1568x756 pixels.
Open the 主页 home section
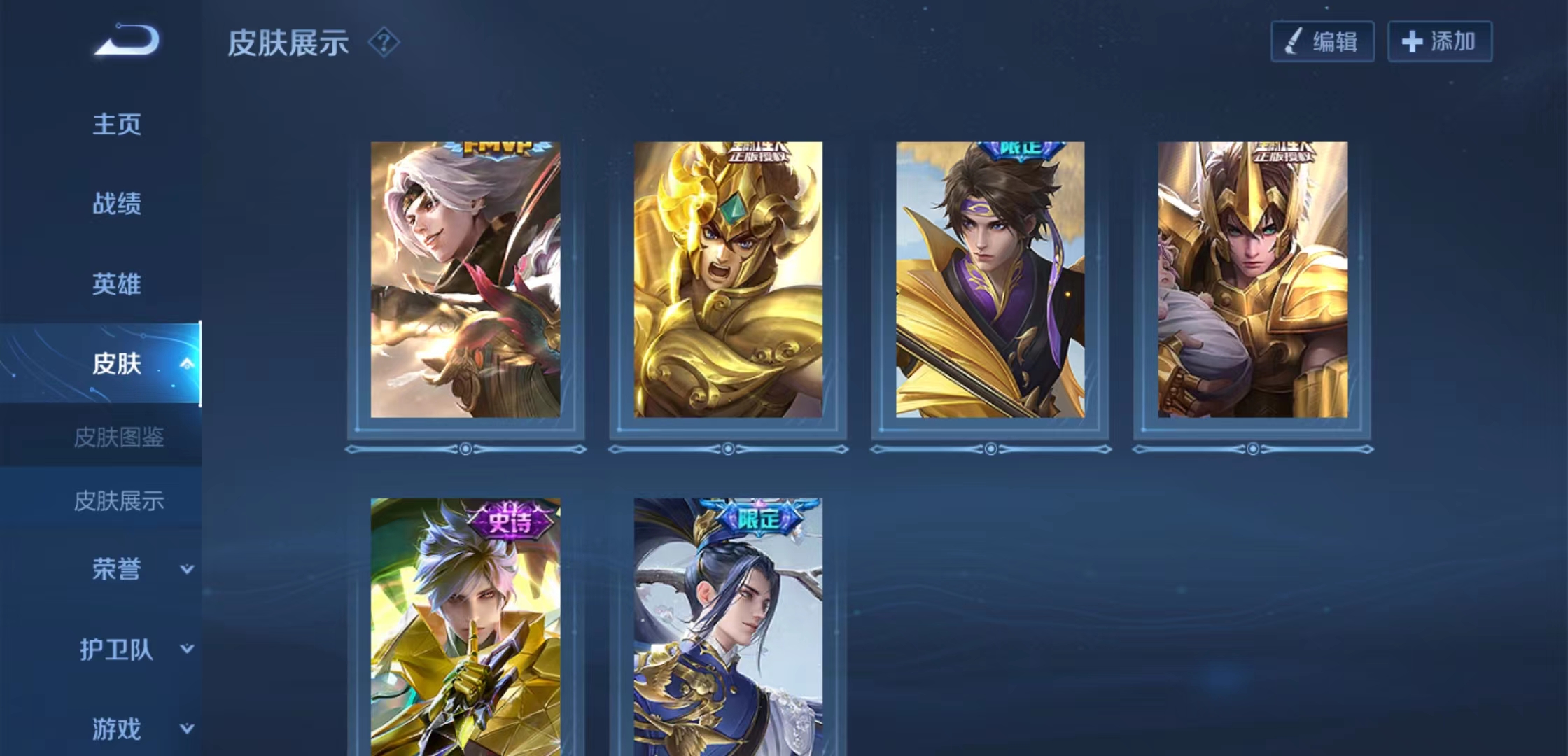click(117, 125)
